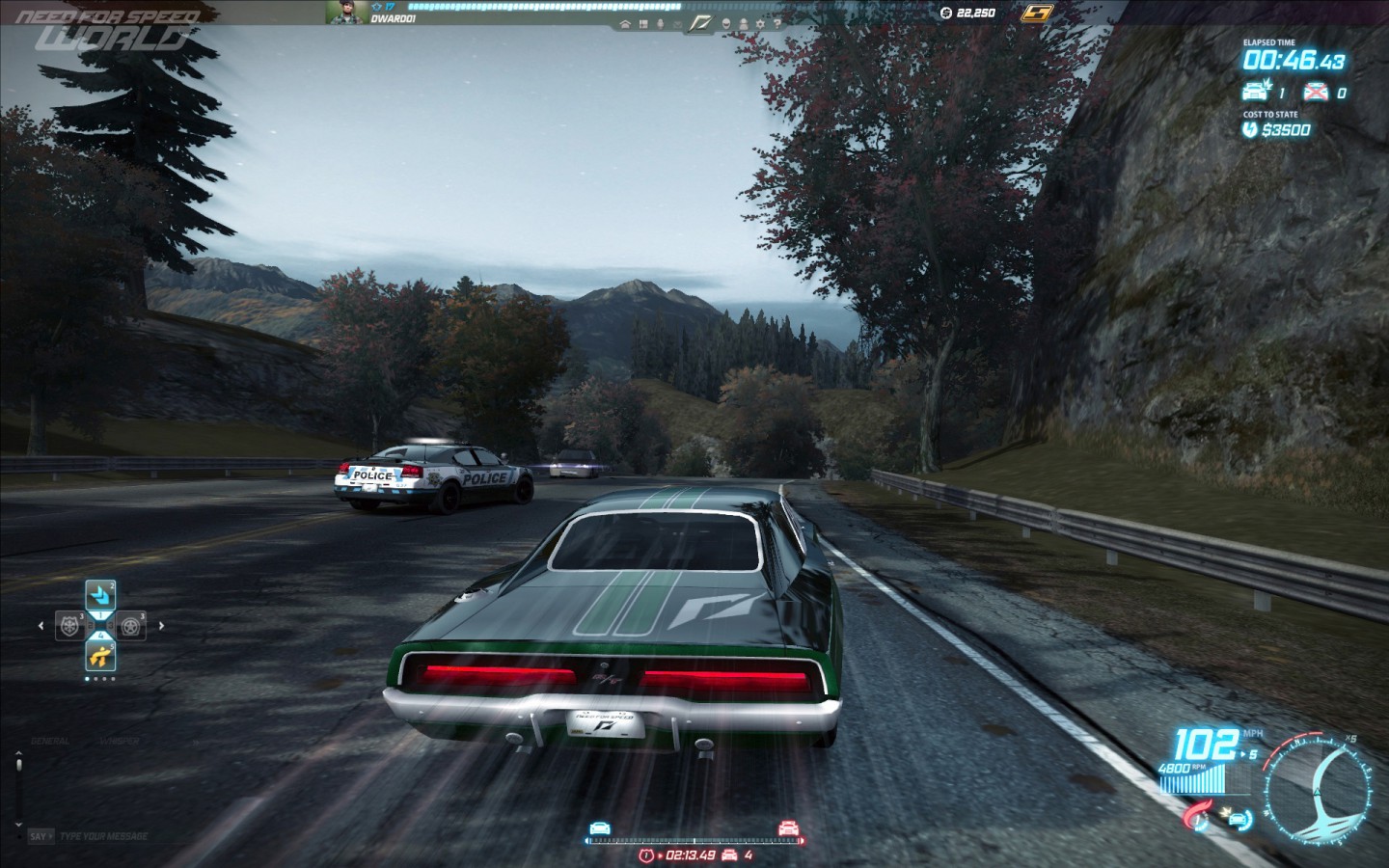
Task: Open the driver profile mask icon
Action: pos(726,25)
